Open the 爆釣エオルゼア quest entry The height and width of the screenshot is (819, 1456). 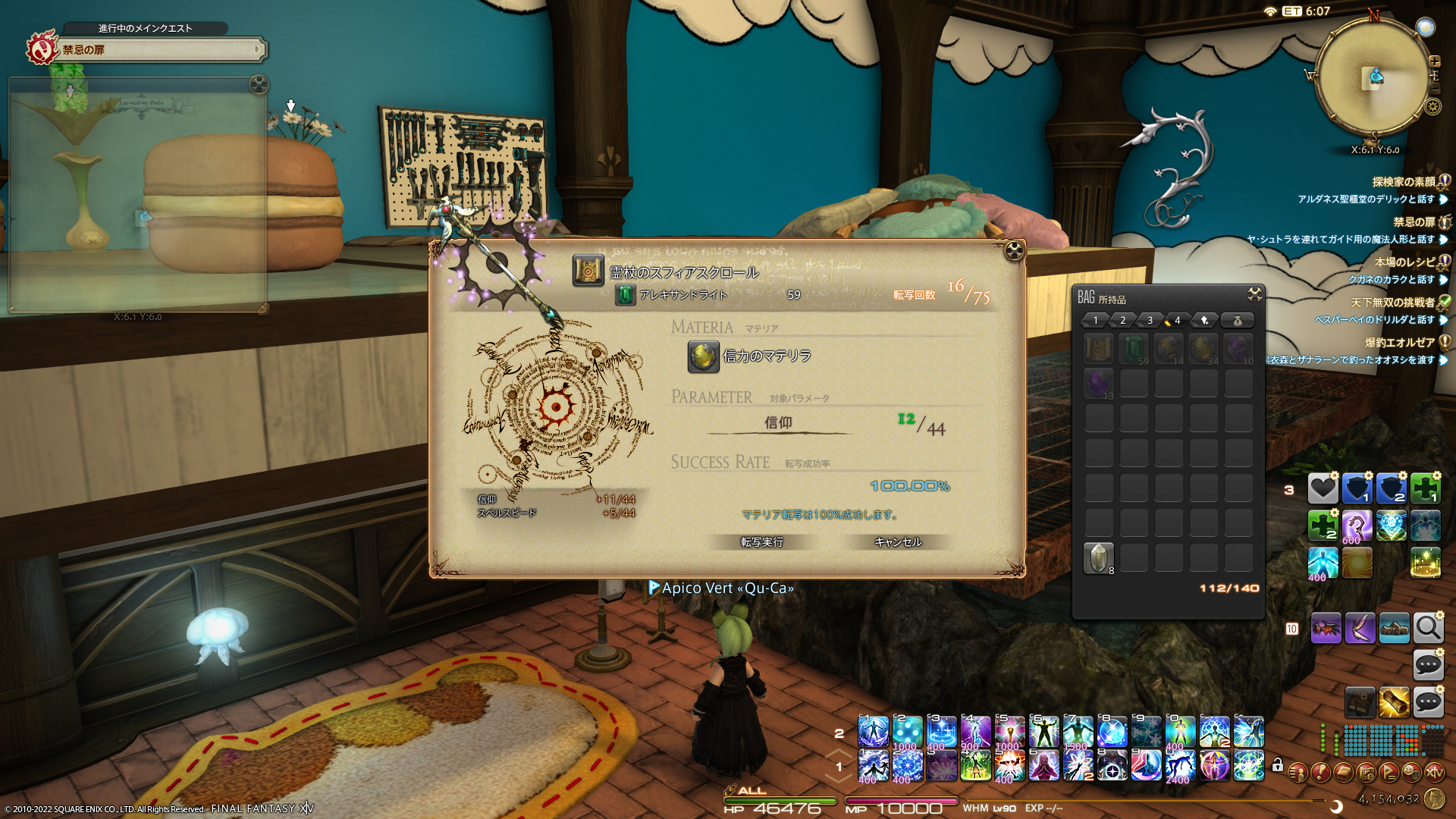pyautogui.click(x=1400, y=343)
